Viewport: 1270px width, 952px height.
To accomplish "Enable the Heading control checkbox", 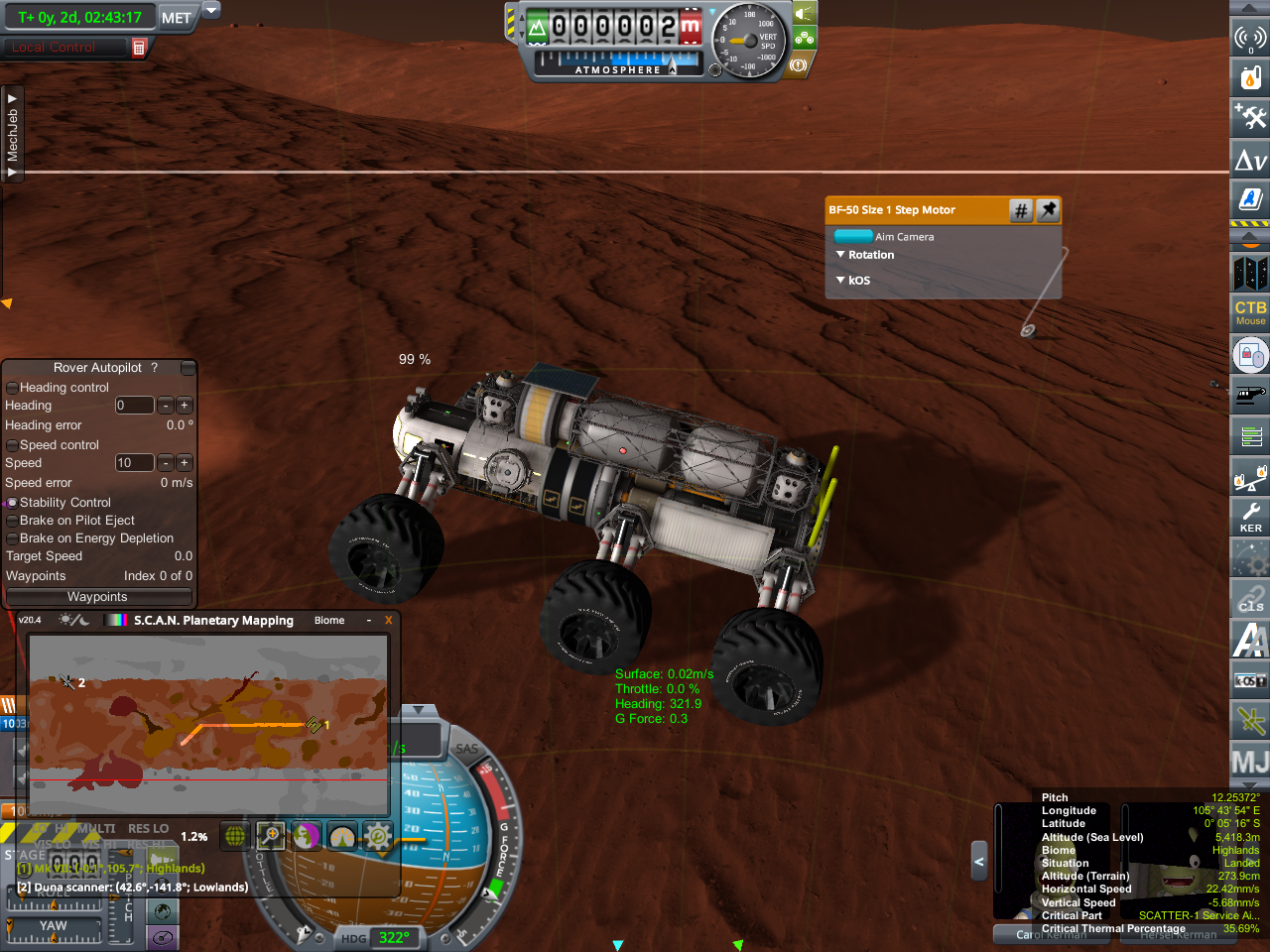I will pos(12,388).
